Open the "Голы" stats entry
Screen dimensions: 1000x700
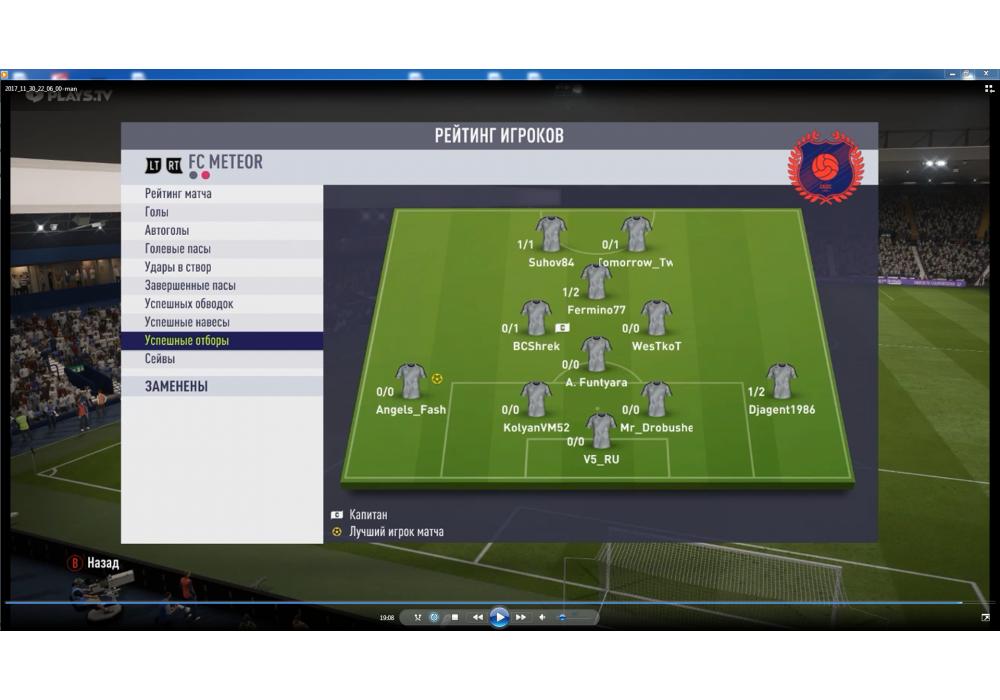(x=157, y=212)
